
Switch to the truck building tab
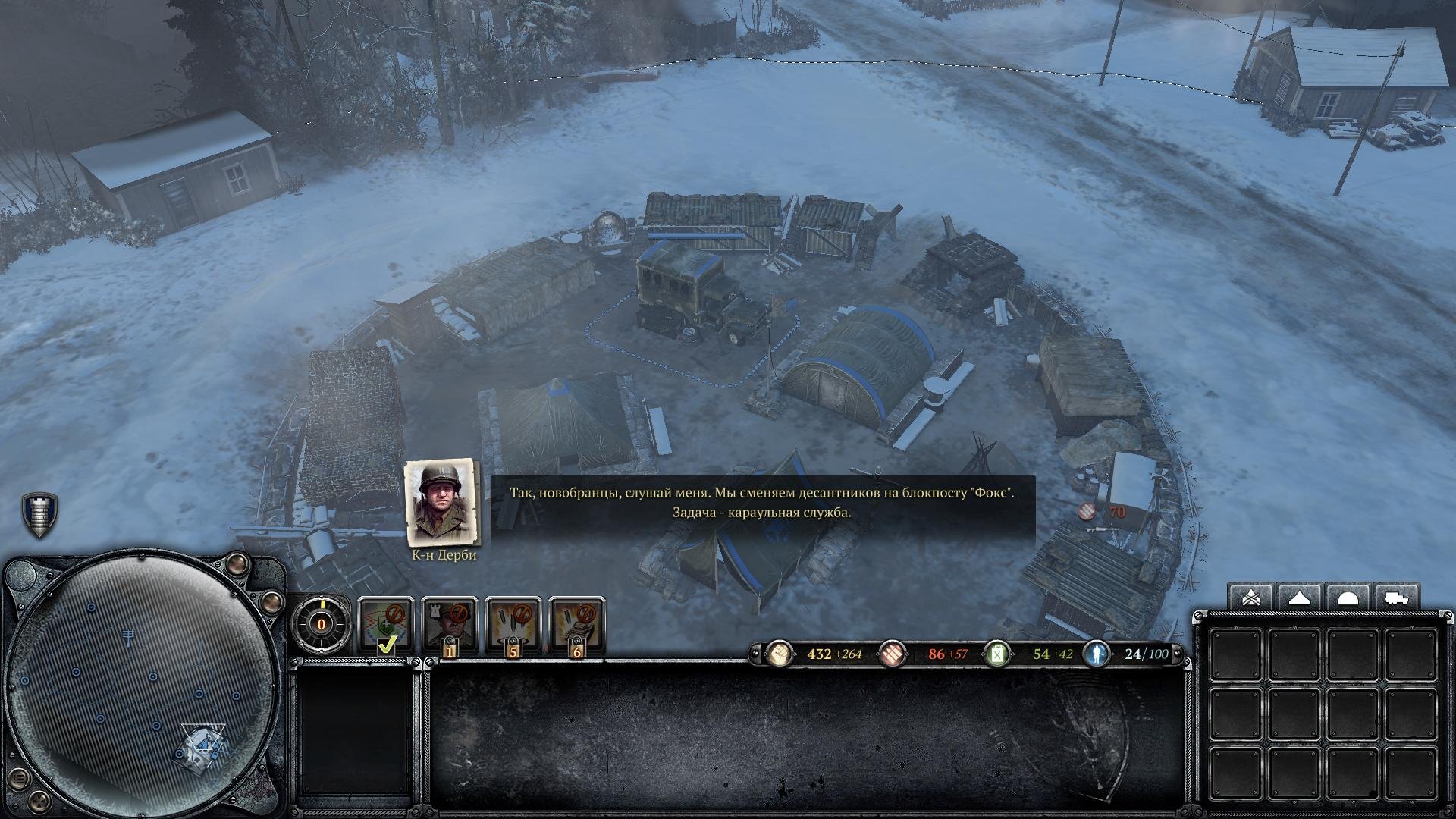[1395, 598]
